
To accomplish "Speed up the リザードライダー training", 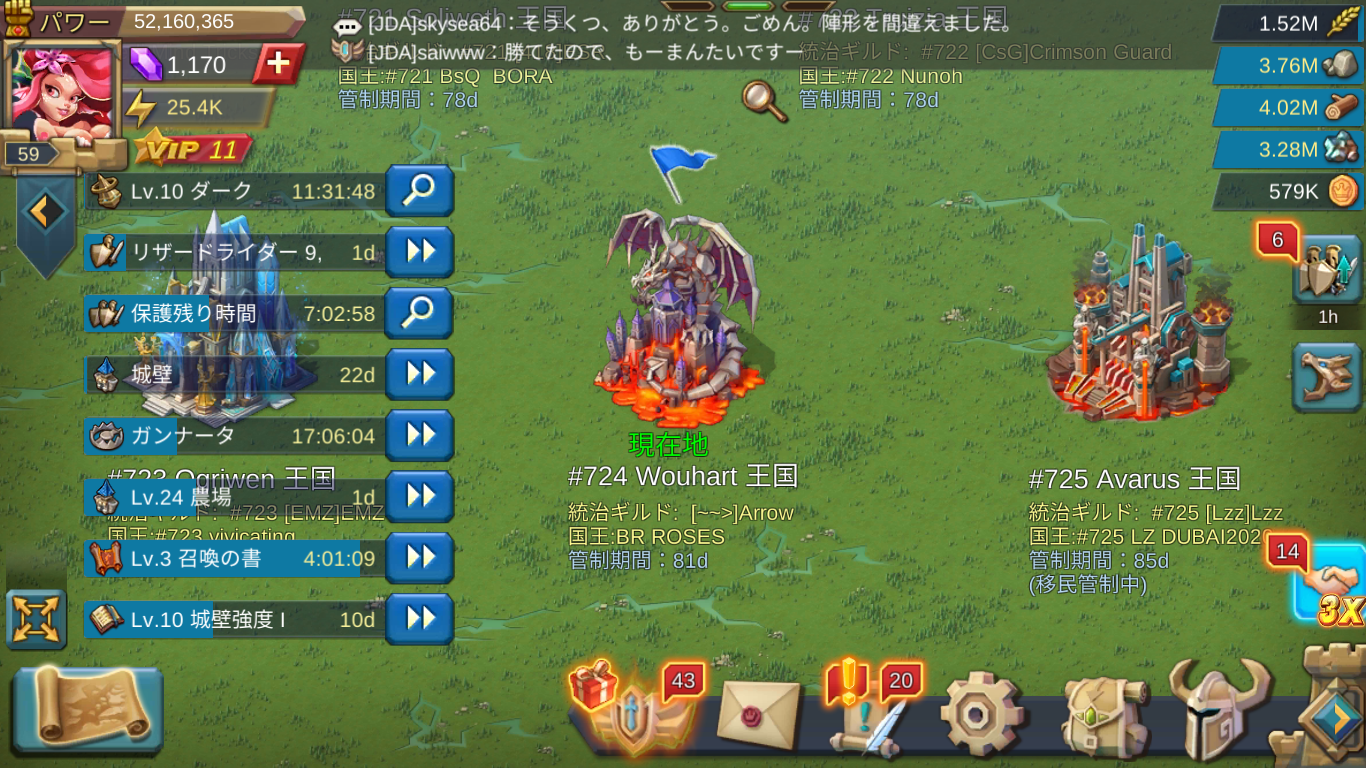I will tap(419, 252).
